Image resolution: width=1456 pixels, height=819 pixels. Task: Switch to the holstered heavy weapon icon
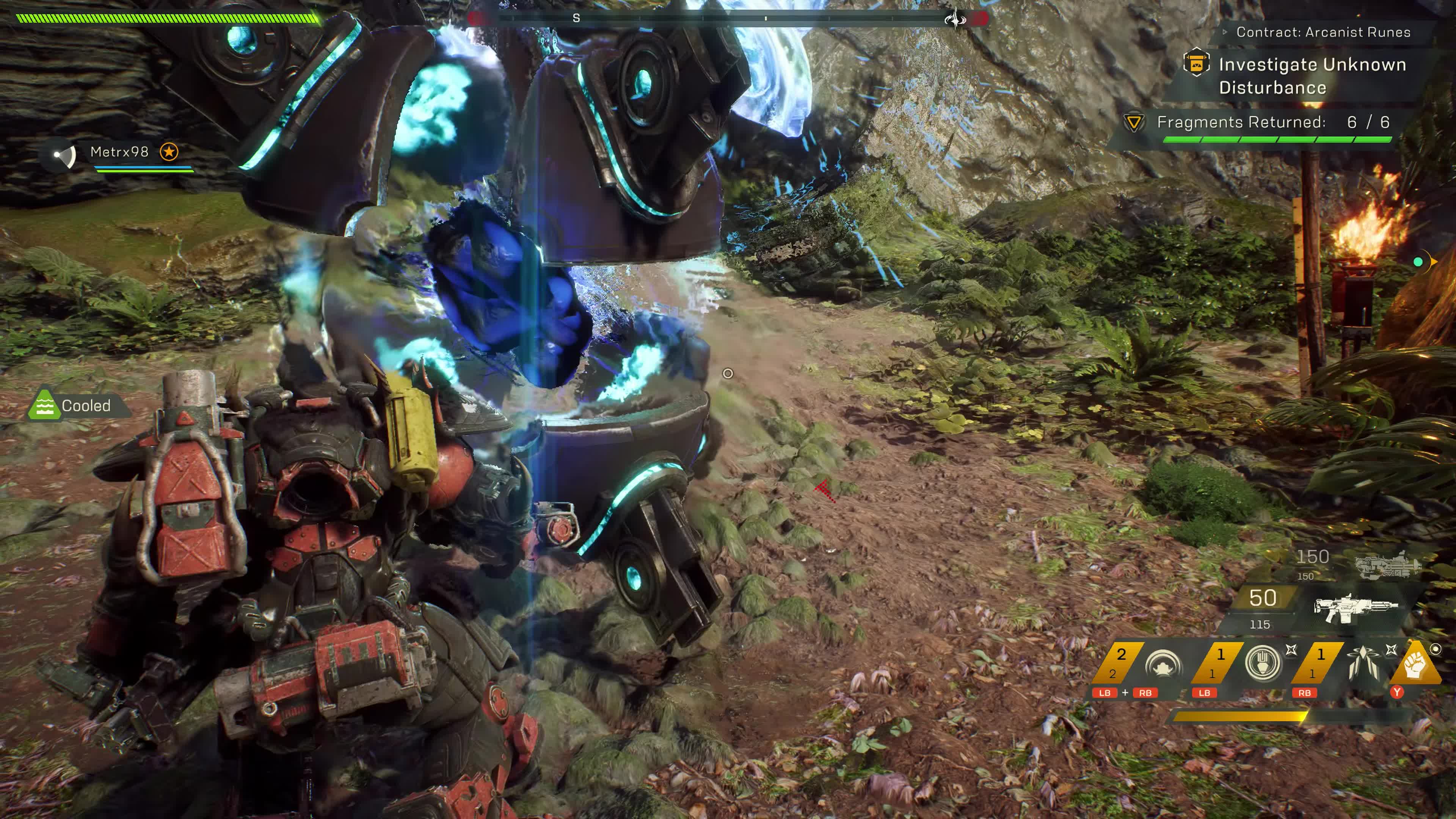[x=1388, y=565]
